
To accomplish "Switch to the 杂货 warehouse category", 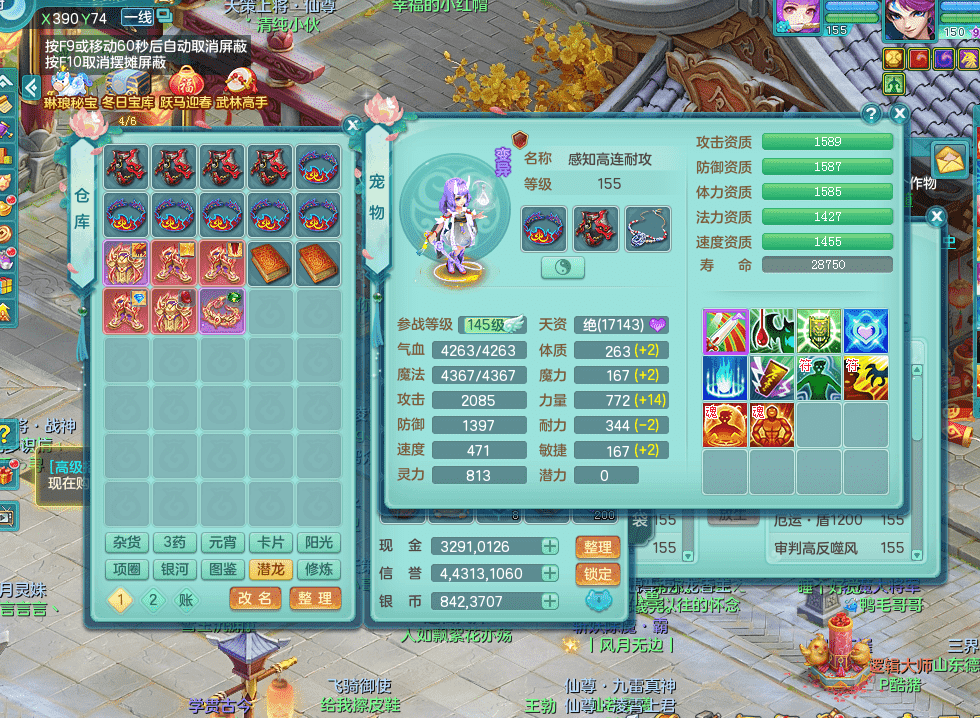I will point(127,543).
